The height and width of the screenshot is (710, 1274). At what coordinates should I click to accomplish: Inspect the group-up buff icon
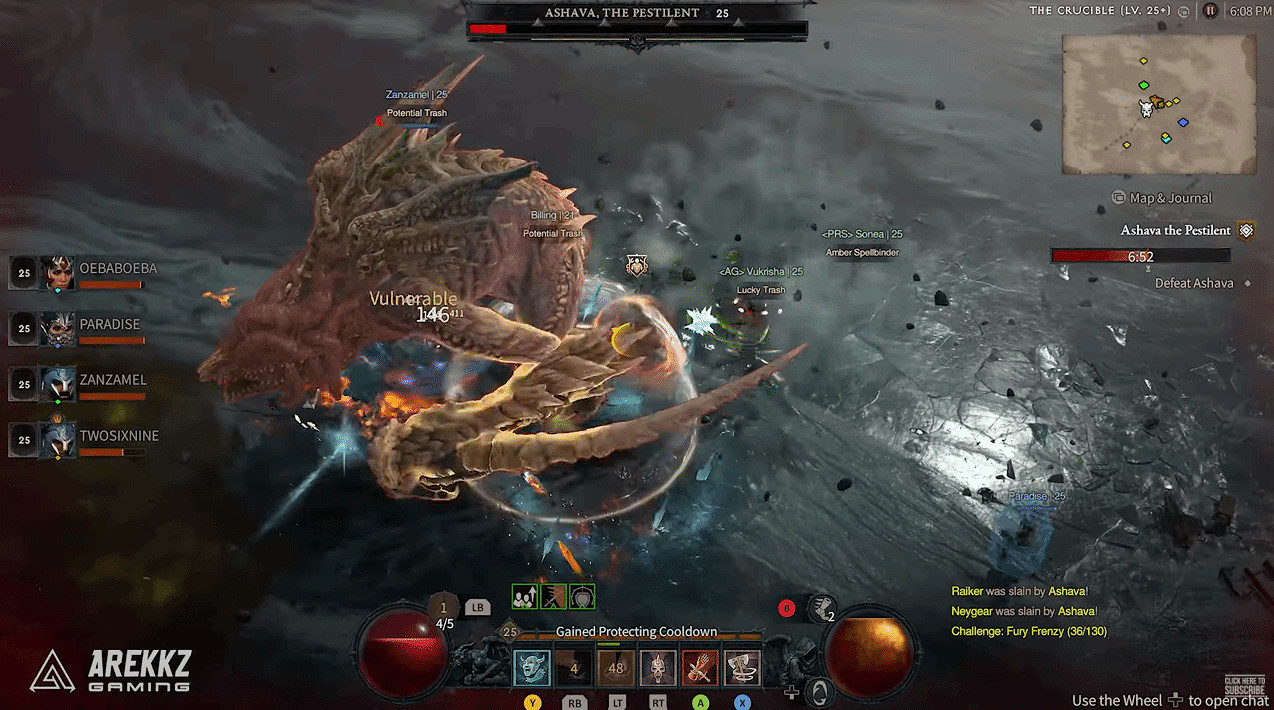click(525, 597)
